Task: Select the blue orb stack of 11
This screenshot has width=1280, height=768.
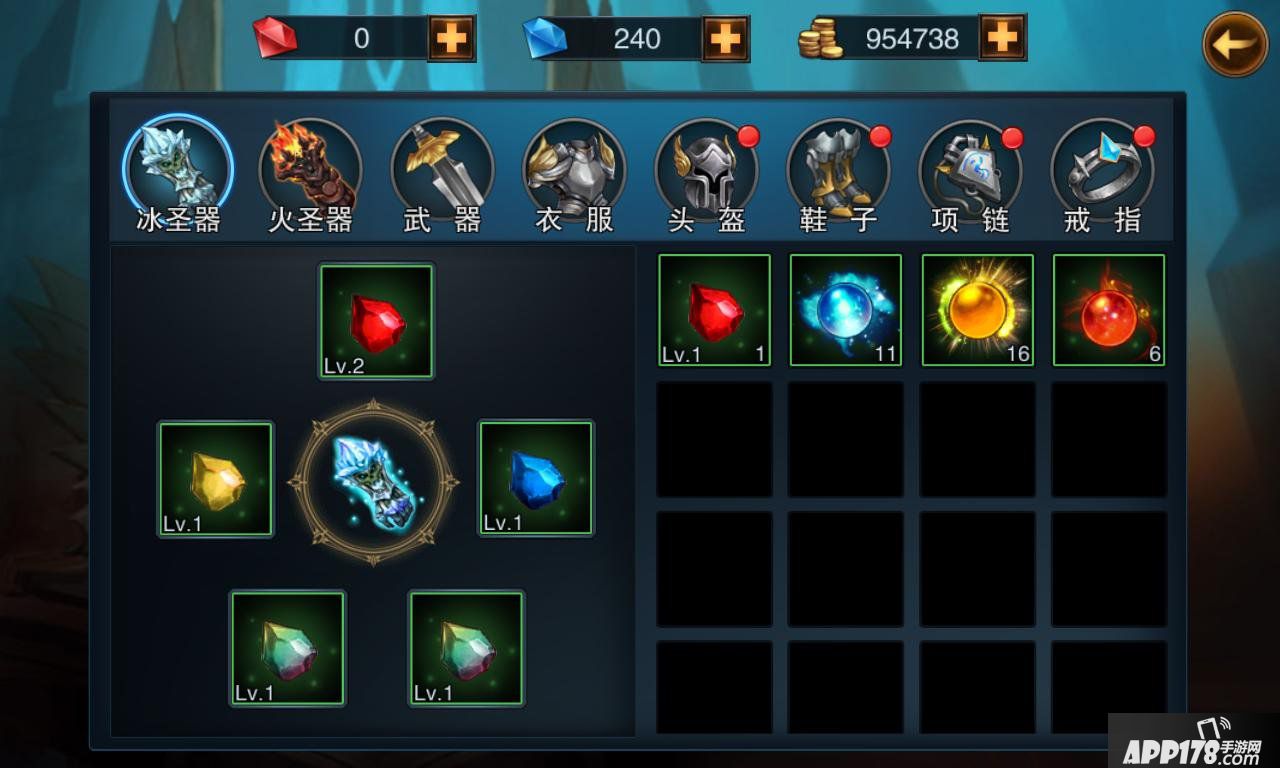Action: click(x=846, y=310)
